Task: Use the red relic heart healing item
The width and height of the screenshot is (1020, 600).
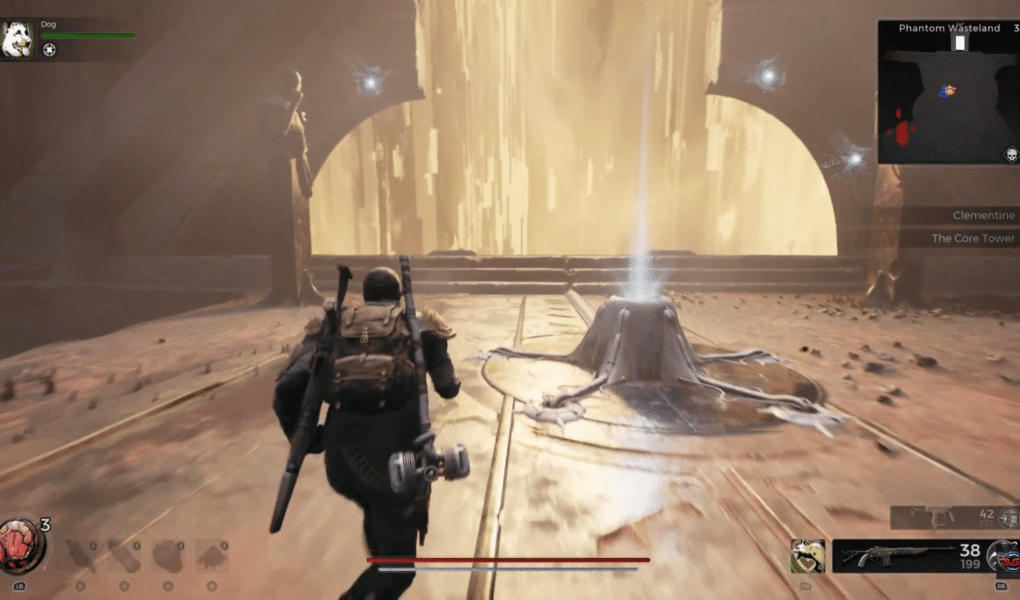Action: click(20, 545)
